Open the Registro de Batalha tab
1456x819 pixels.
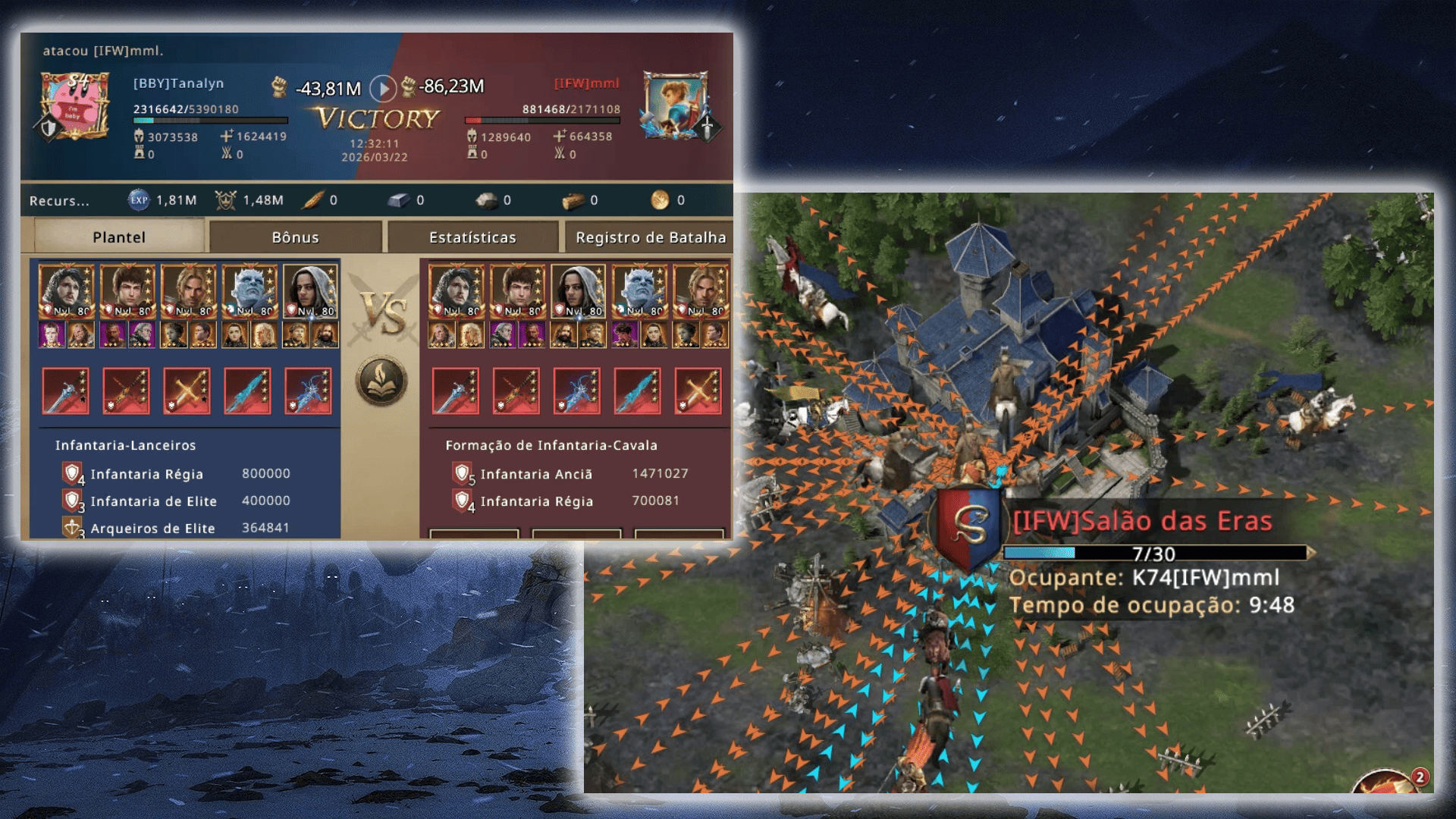[x=650, y=237]
